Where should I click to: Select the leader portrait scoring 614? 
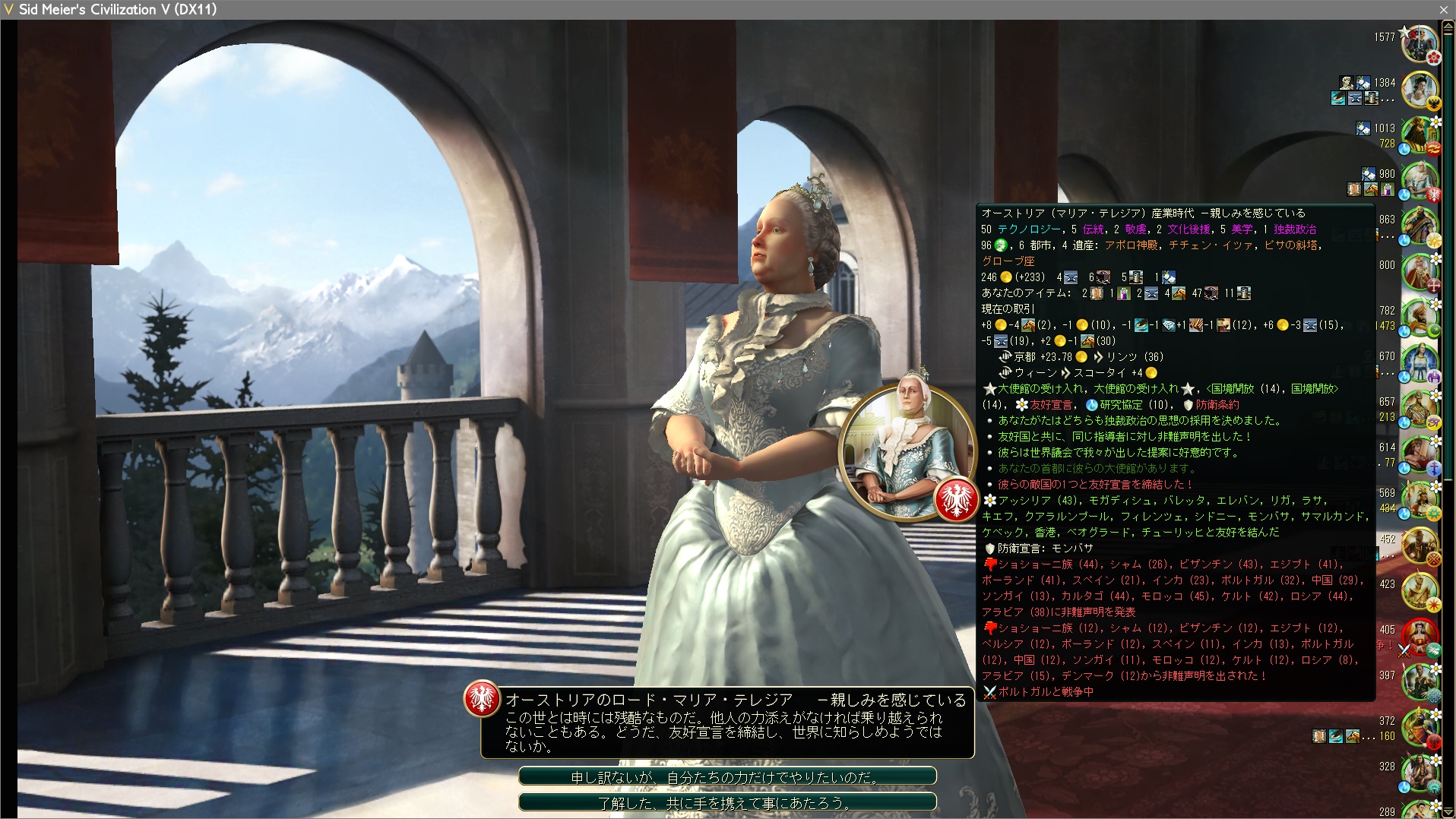pyautogui.click(x=1419, y=454)
